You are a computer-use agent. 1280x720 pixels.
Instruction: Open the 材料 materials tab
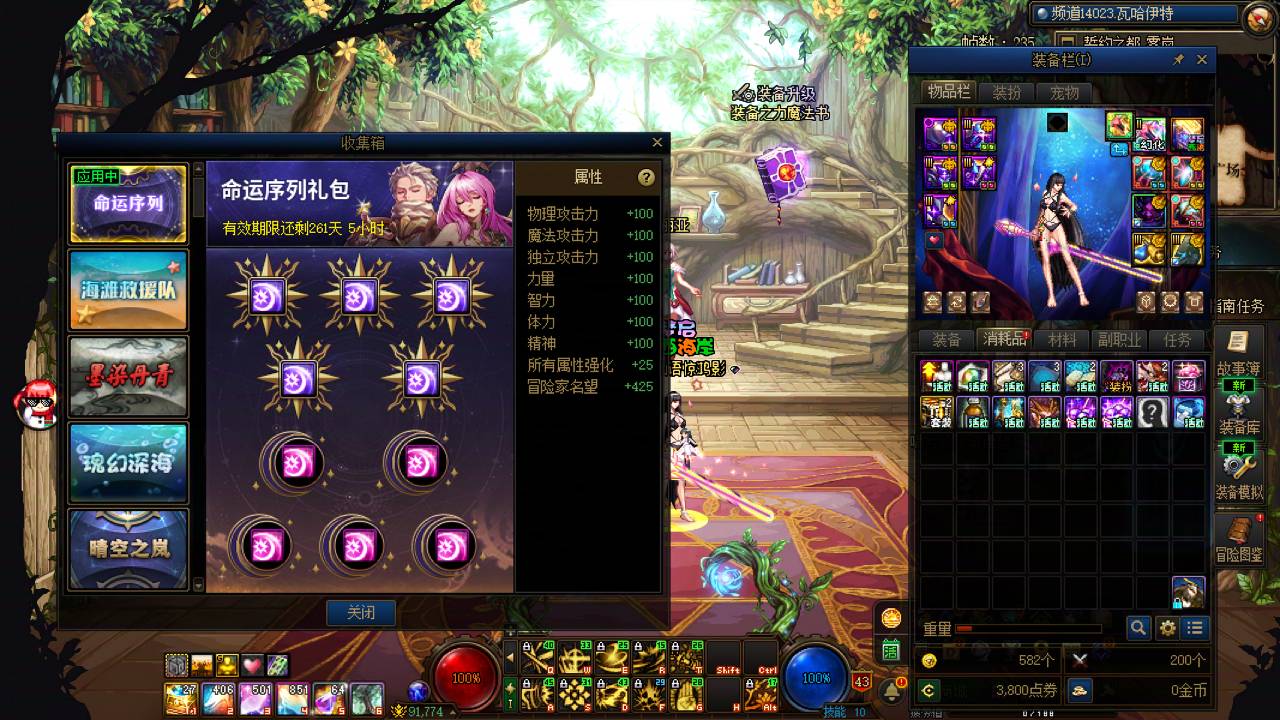tap(1062, 340)
